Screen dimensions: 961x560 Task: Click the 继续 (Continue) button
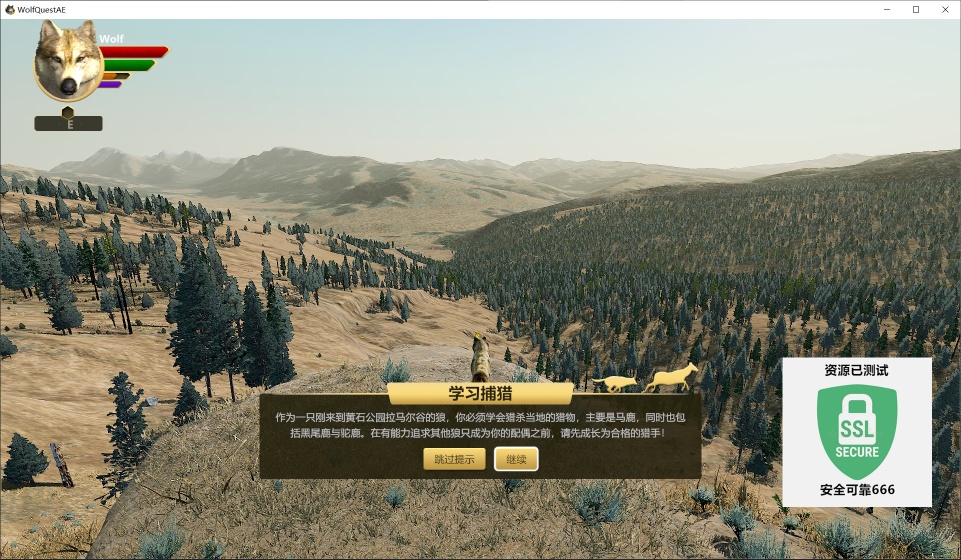pos(516,459)
